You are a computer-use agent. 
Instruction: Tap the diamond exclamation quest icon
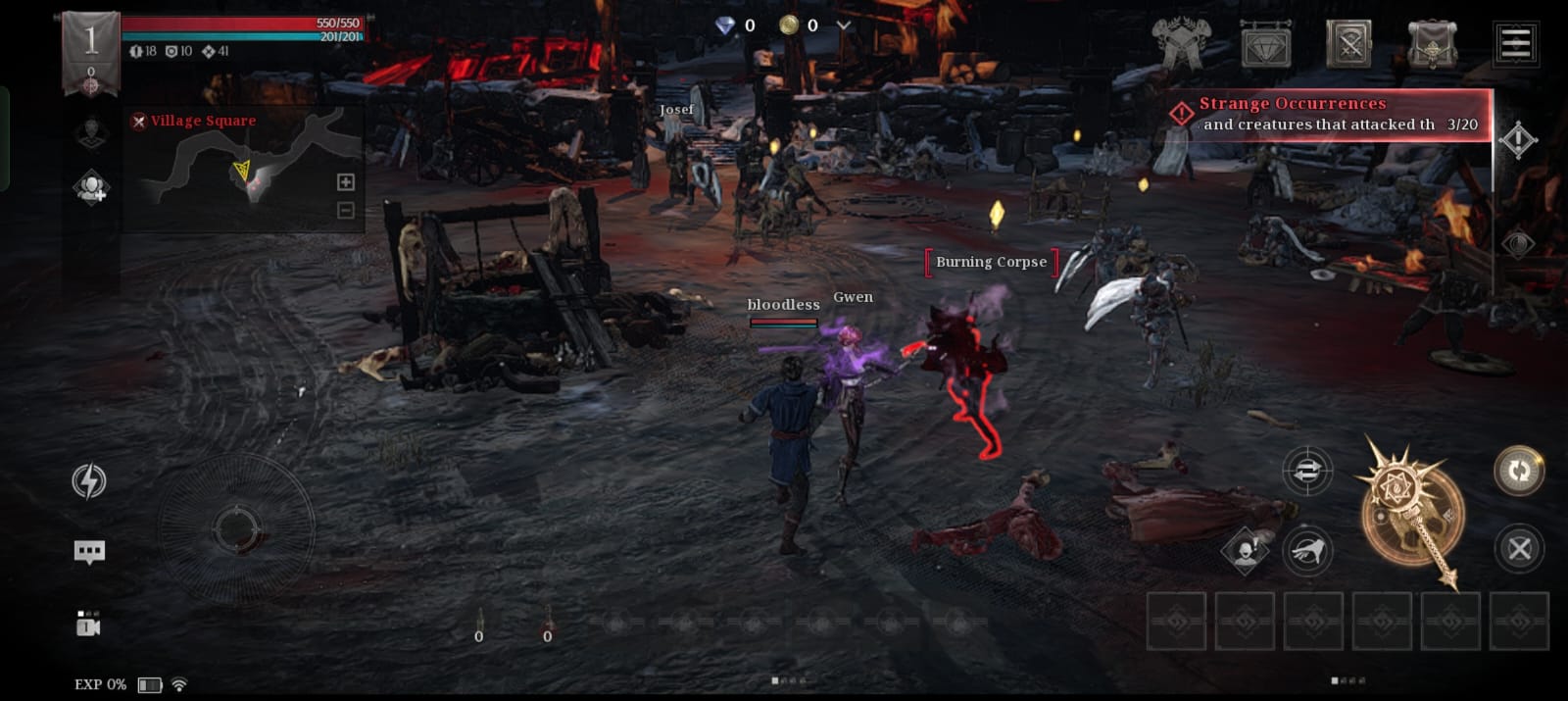click(x=1518, y=140)
